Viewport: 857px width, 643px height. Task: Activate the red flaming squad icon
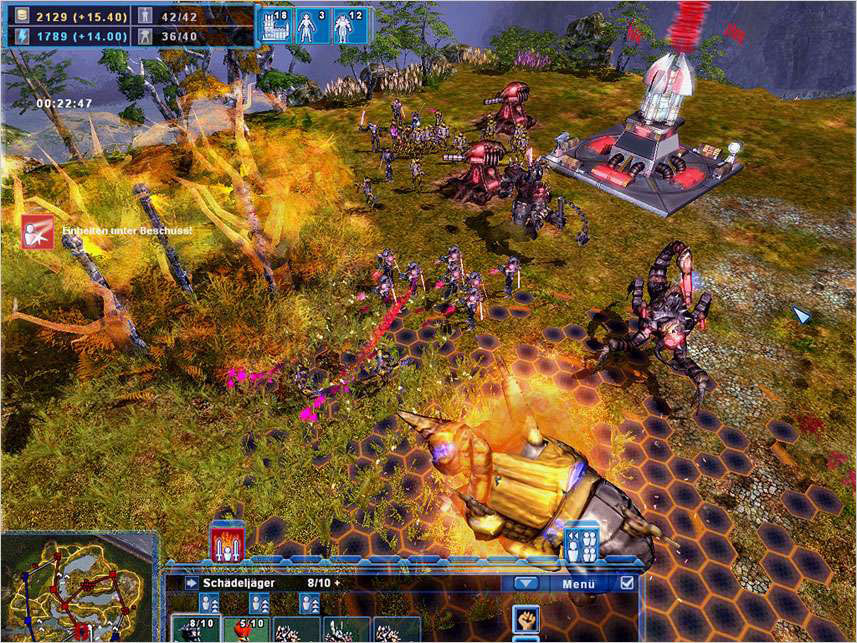[x=227, y=543]
